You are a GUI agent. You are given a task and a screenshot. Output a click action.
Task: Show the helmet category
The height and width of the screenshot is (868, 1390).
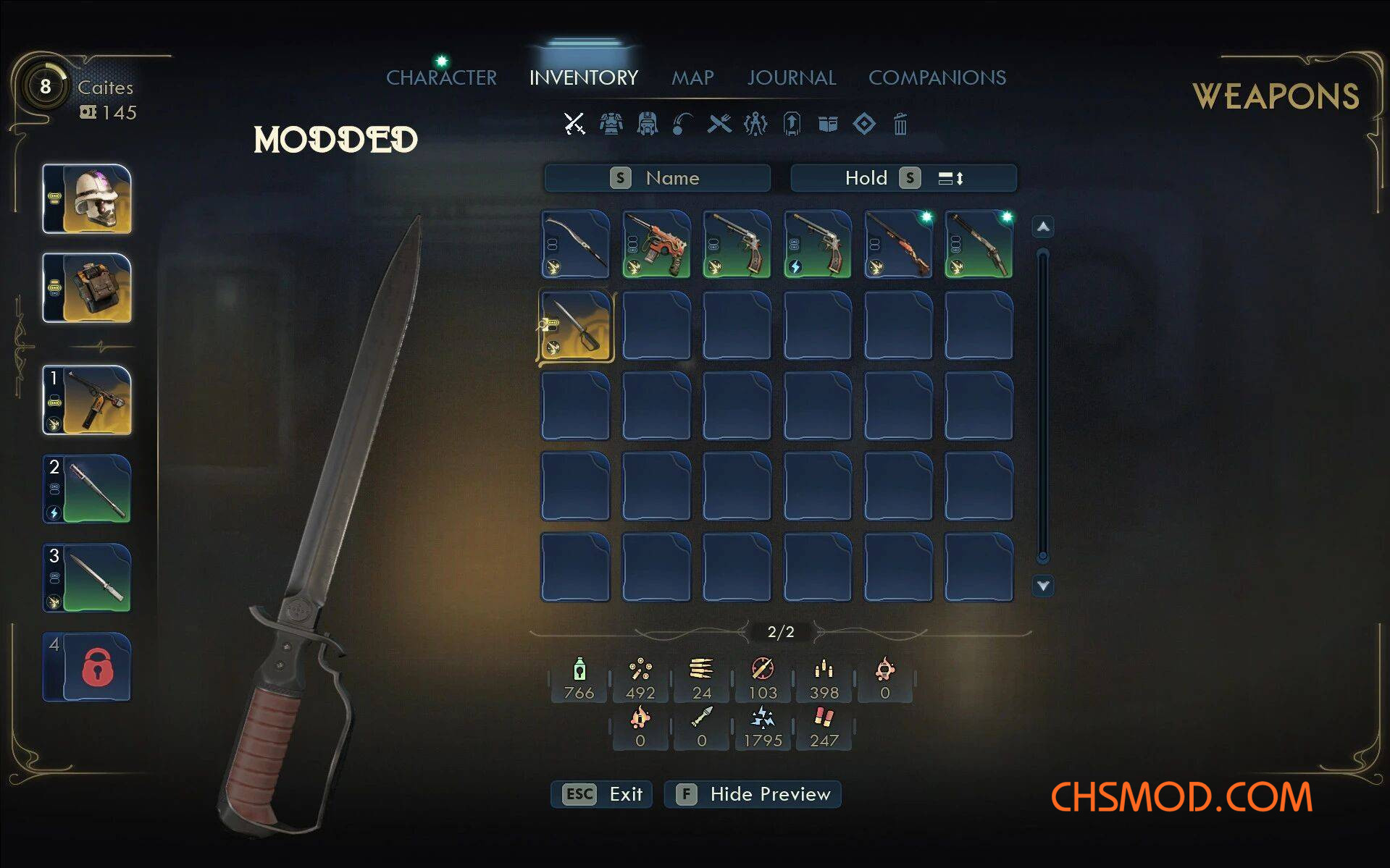click(x=647, y=124)
